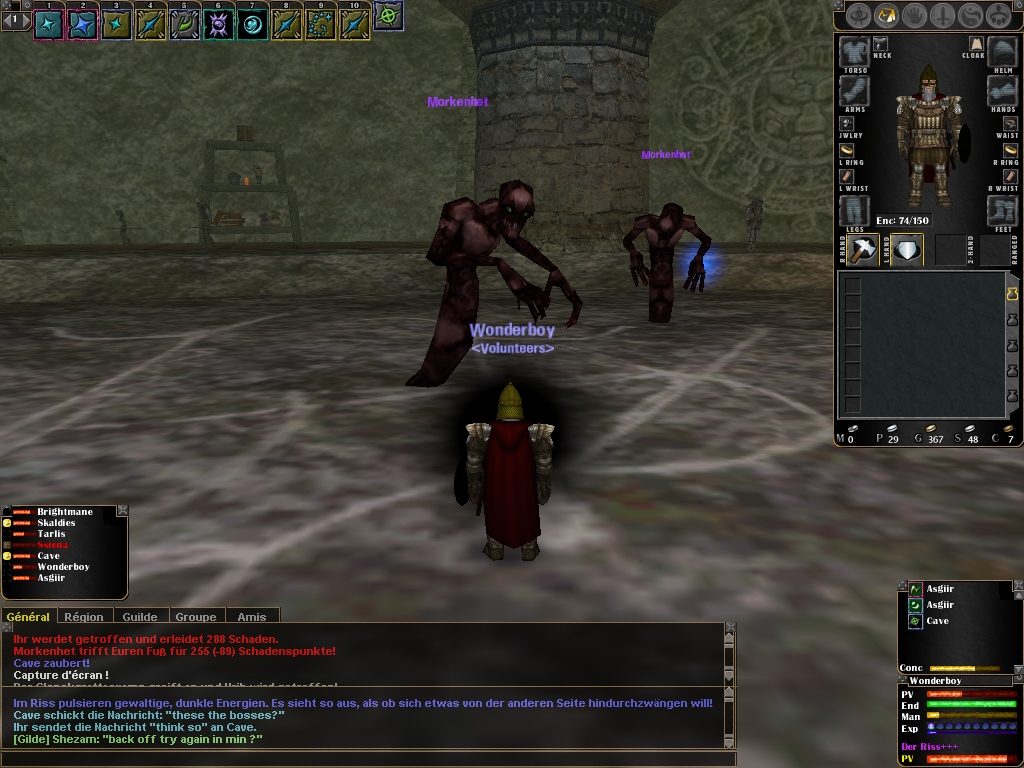Open the sword tab in character panel
The width and height of the screenshot is (1024, 768).
(943, 15)
